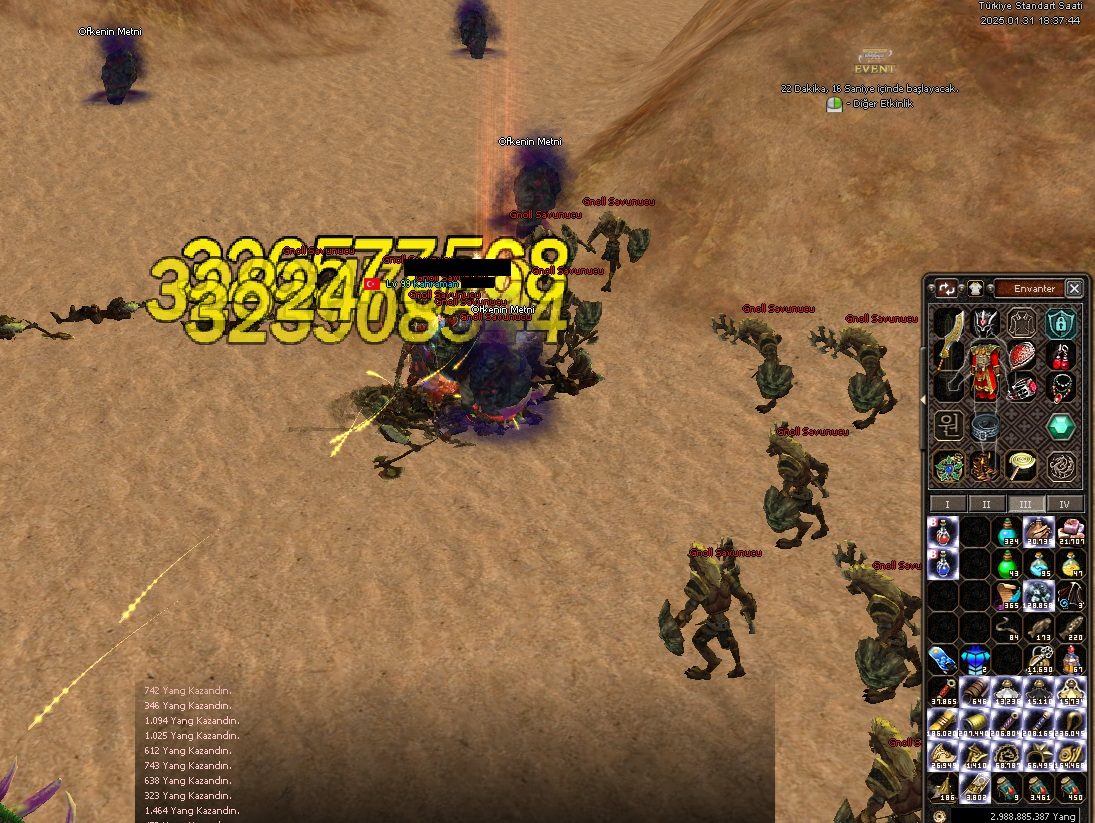The image size is (1095, 823).
Task: Select the red earrings slot
Action: pos(1060,355)
